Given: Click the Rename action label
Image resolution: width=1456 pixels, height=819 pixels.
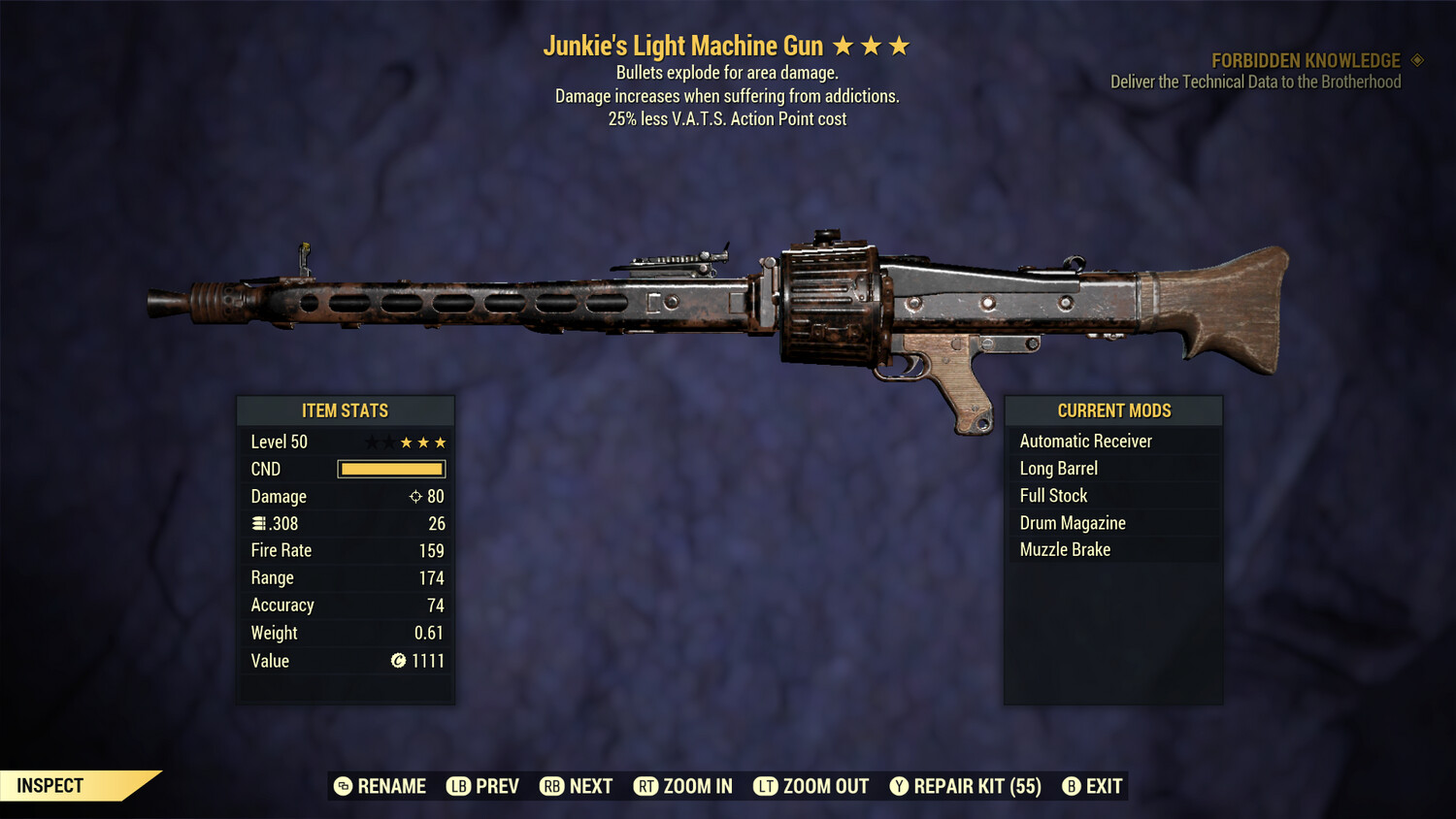Looking at the screenshot, I should (x=392, y=786).
